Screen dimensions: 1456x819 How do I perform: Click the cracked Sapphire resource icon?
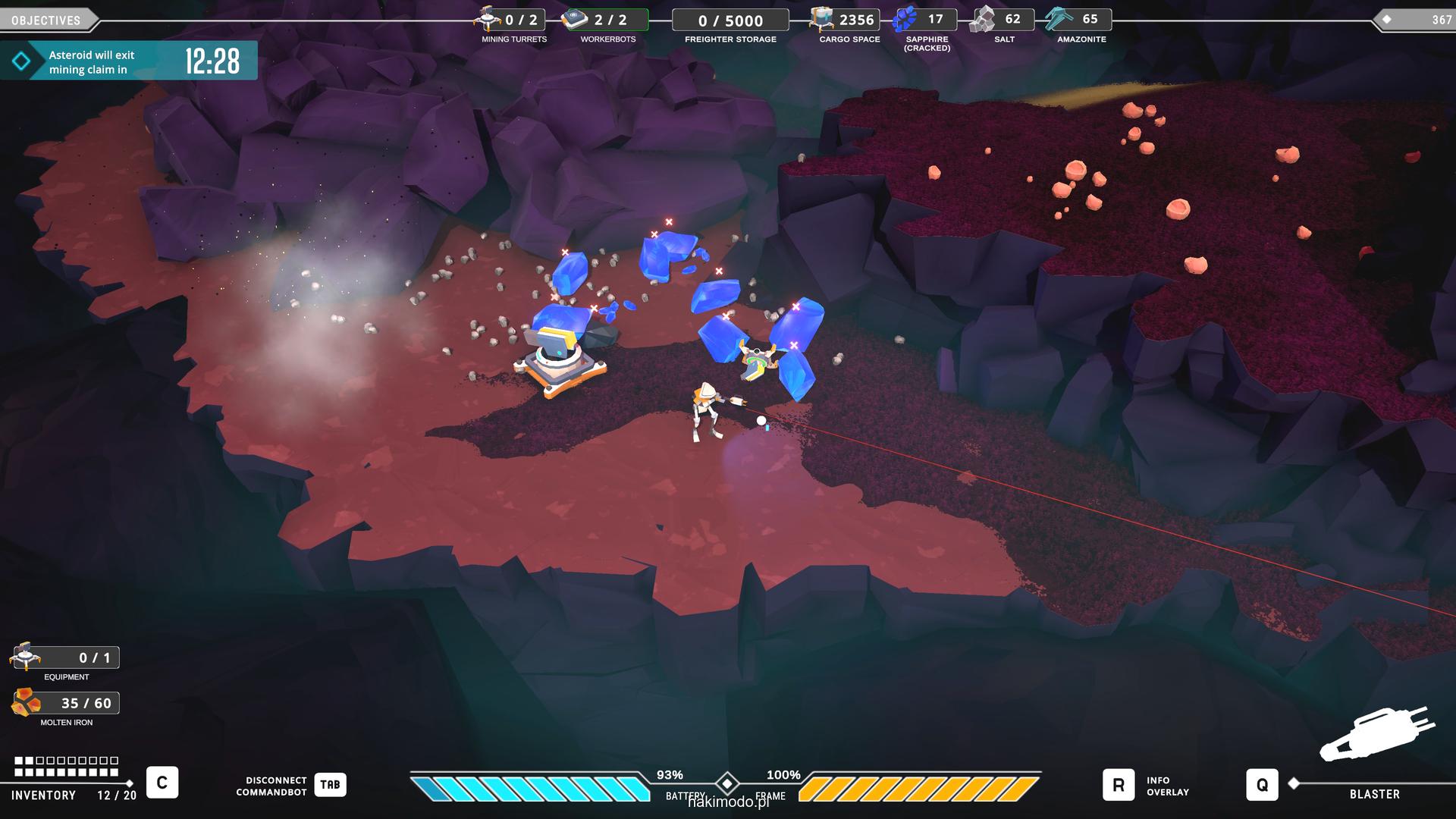(905, 19)
